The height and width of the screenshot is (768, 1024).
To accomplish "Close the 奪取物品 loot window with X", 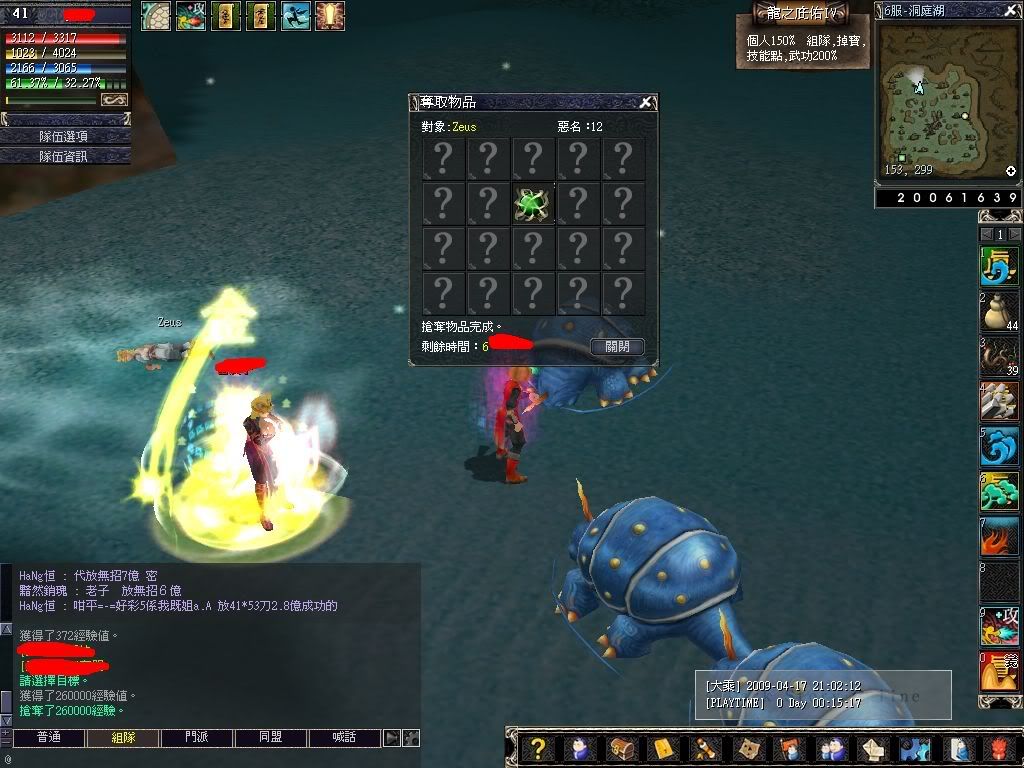I will point(647,102).
